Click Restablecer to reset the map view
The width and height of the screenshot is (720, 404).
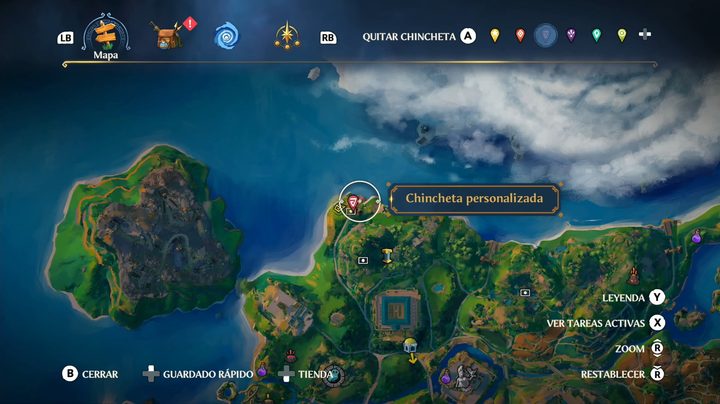[x=656, y=374]
